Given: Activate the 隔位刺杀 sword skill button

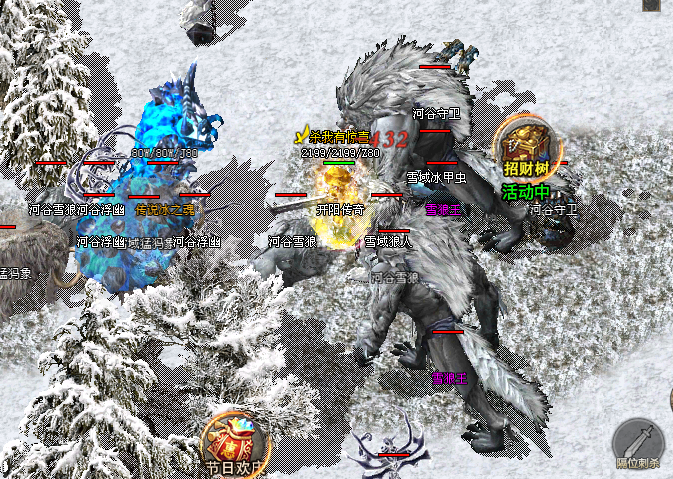Looking at the screenshot, I should coord(640,443).
